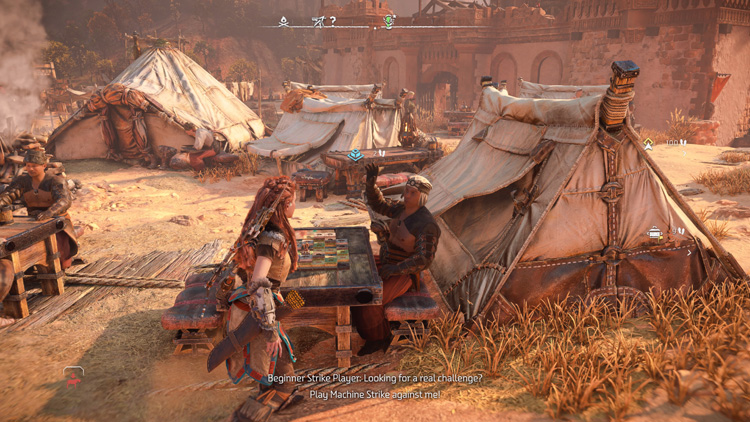Select the question mark compass marker
The height and width of the screenshot is (422, 750).
tap(333, 21)
